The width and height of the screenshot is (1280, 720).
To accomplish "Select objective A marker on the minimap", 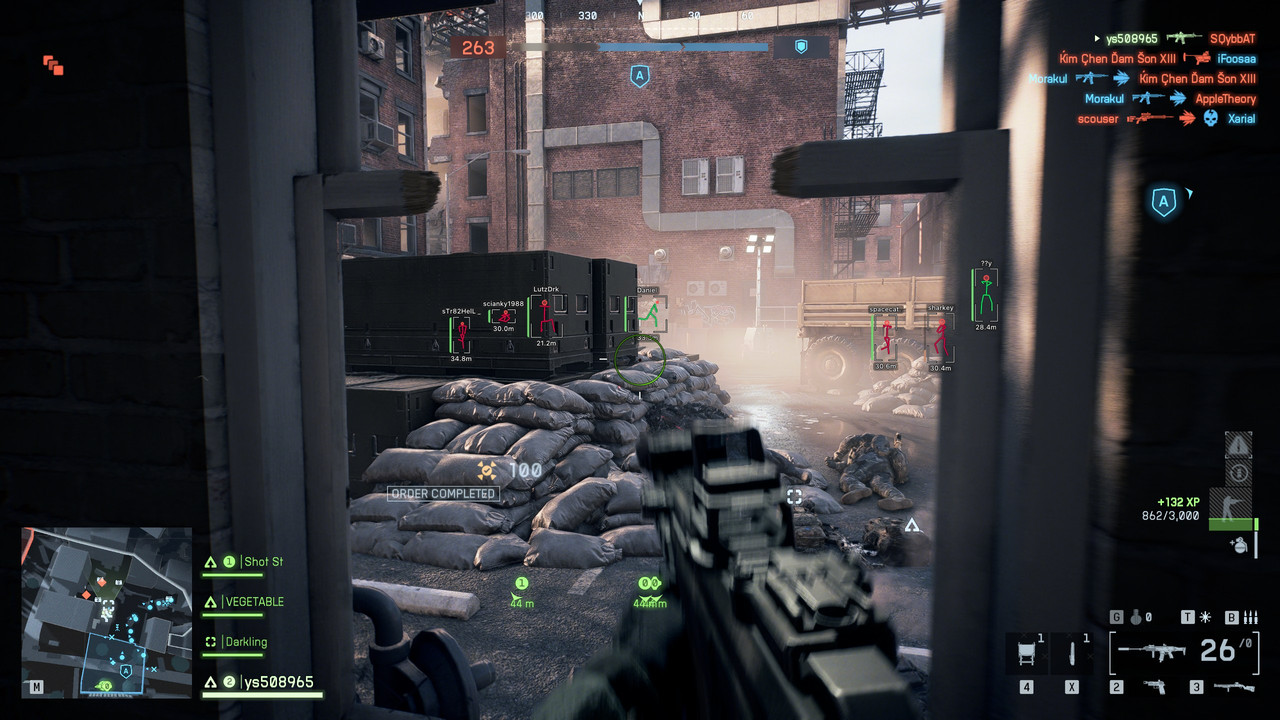I will point(126,671).
